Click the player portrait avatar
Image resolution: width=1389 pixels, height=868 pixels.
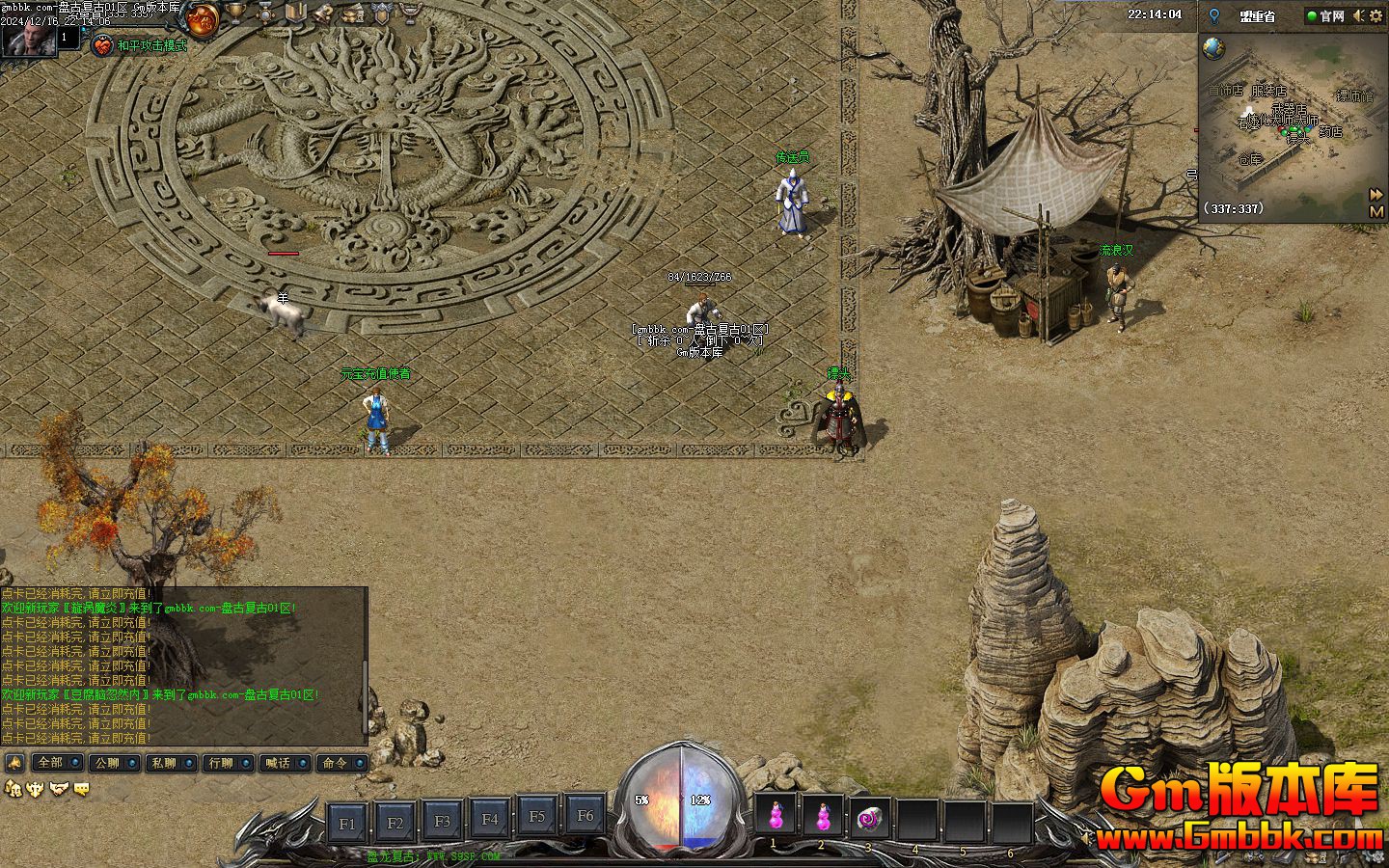(27, 39)
